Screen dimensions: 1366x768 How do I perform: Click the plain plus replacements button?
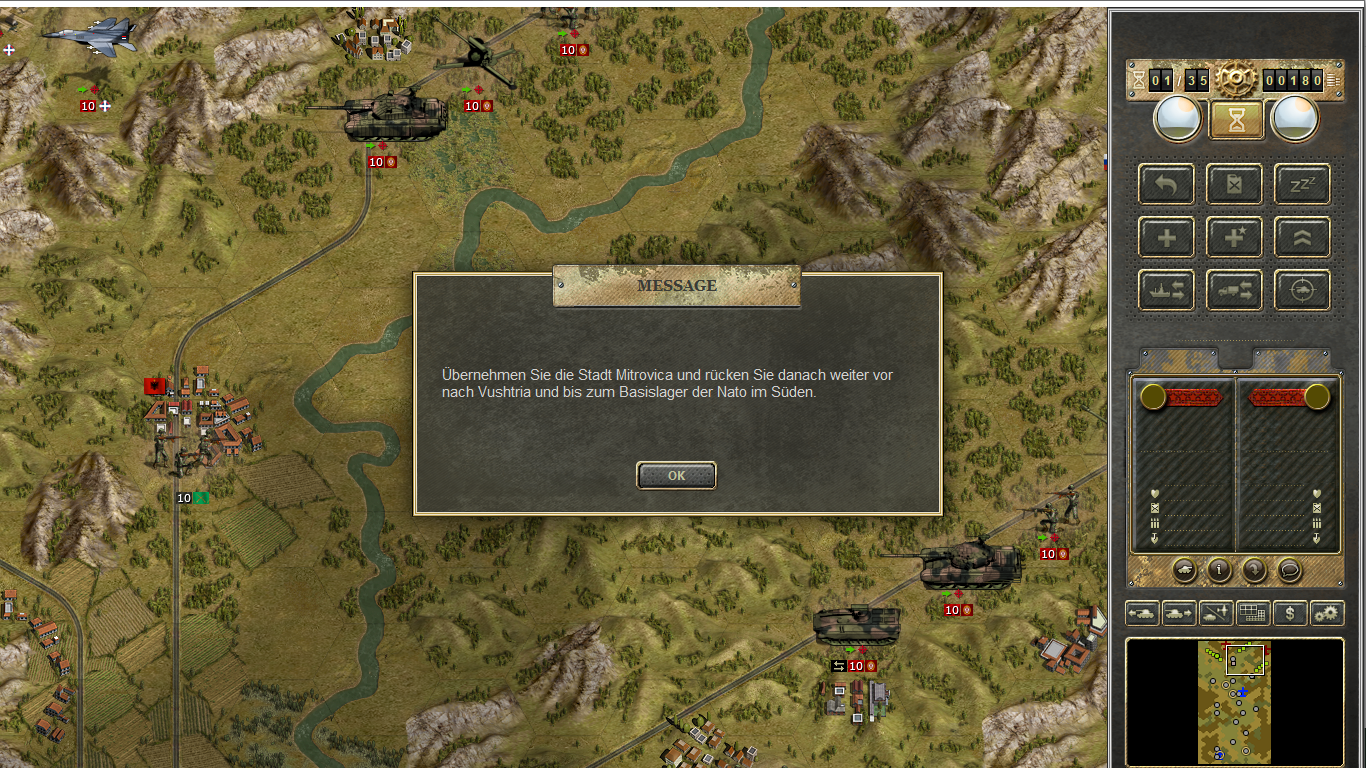1166,238
